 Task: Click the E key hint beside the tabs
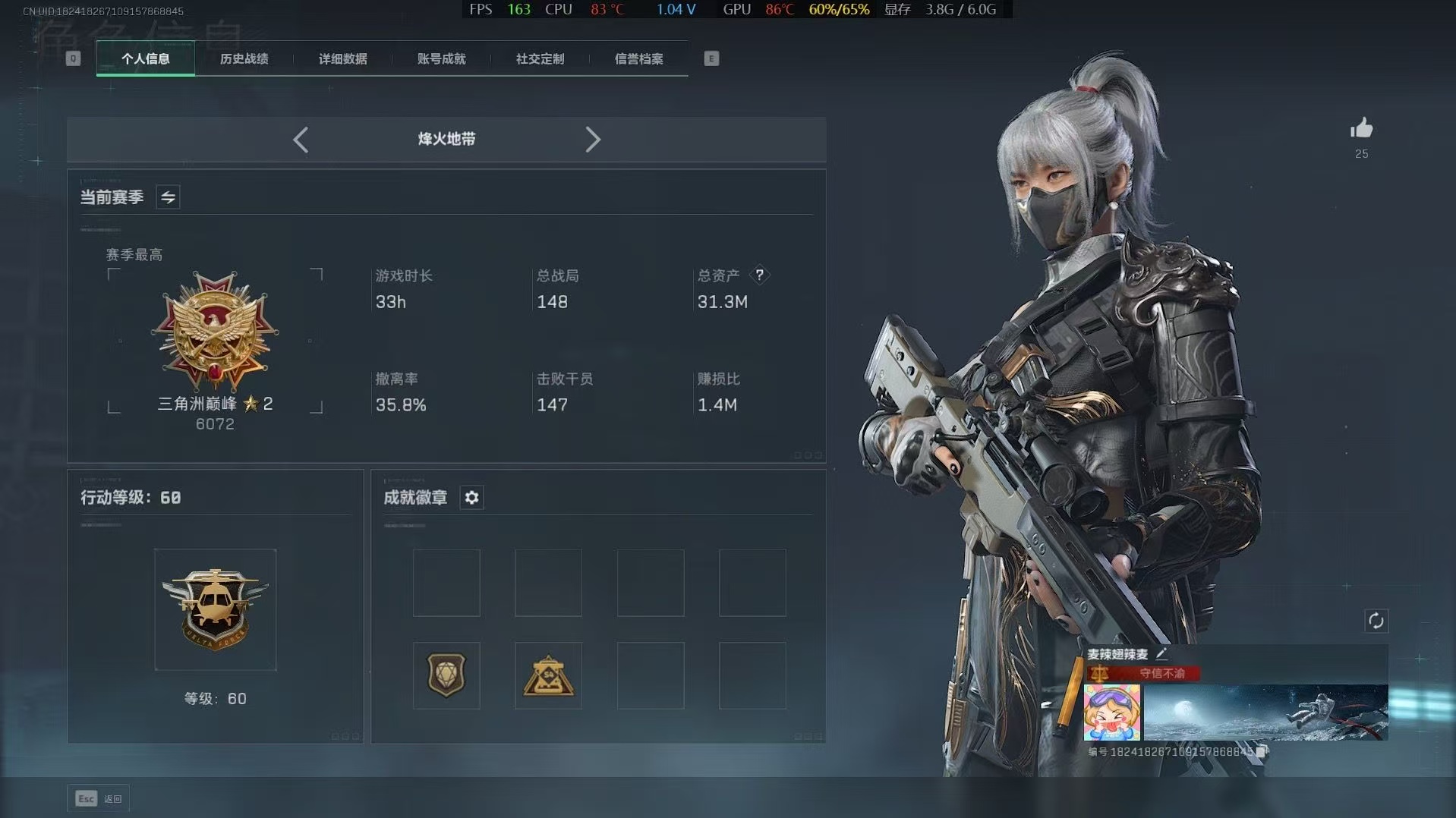click(x=711, y=58)
